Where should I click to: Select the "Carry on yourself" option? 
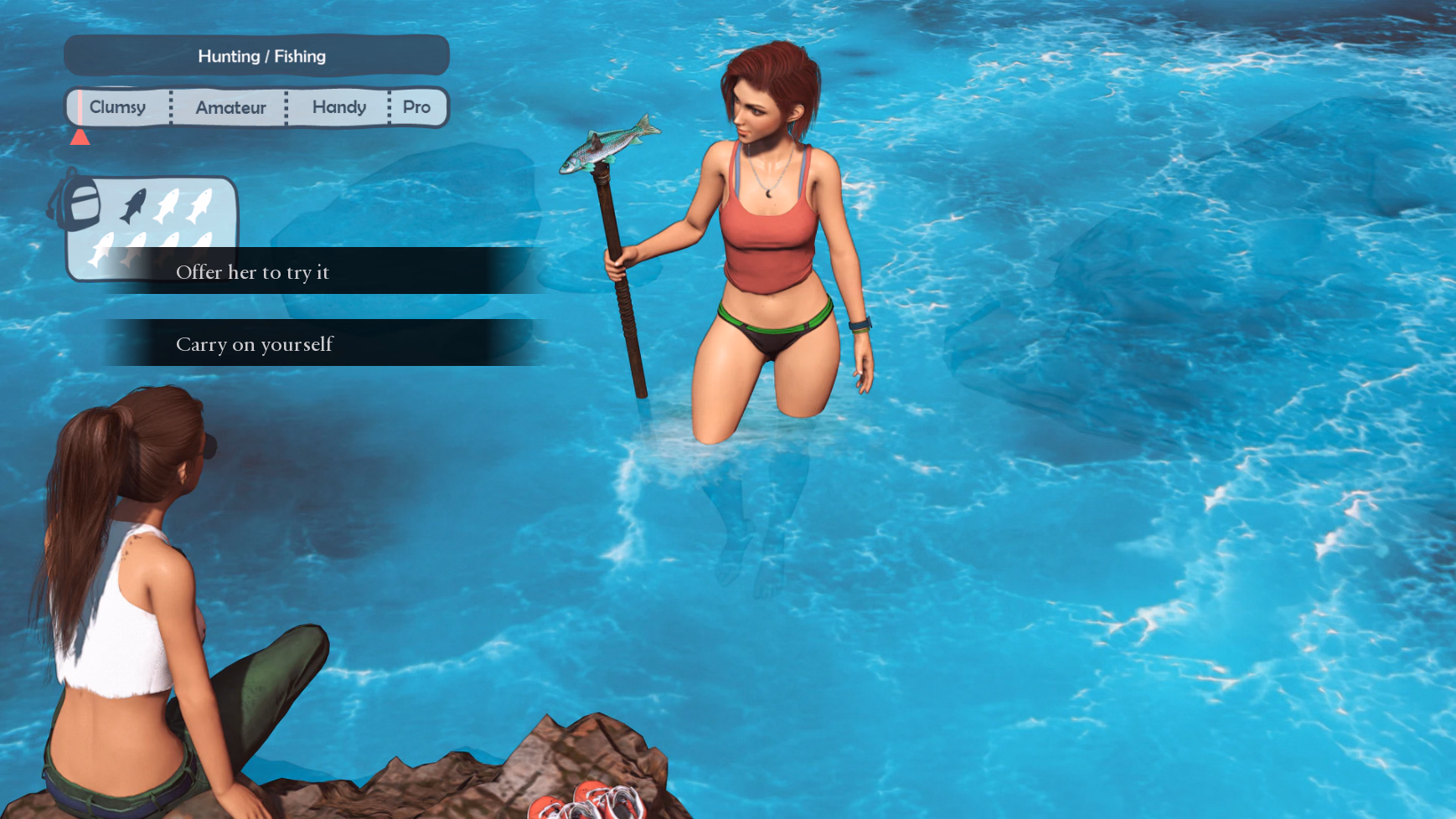pos(255,344)
